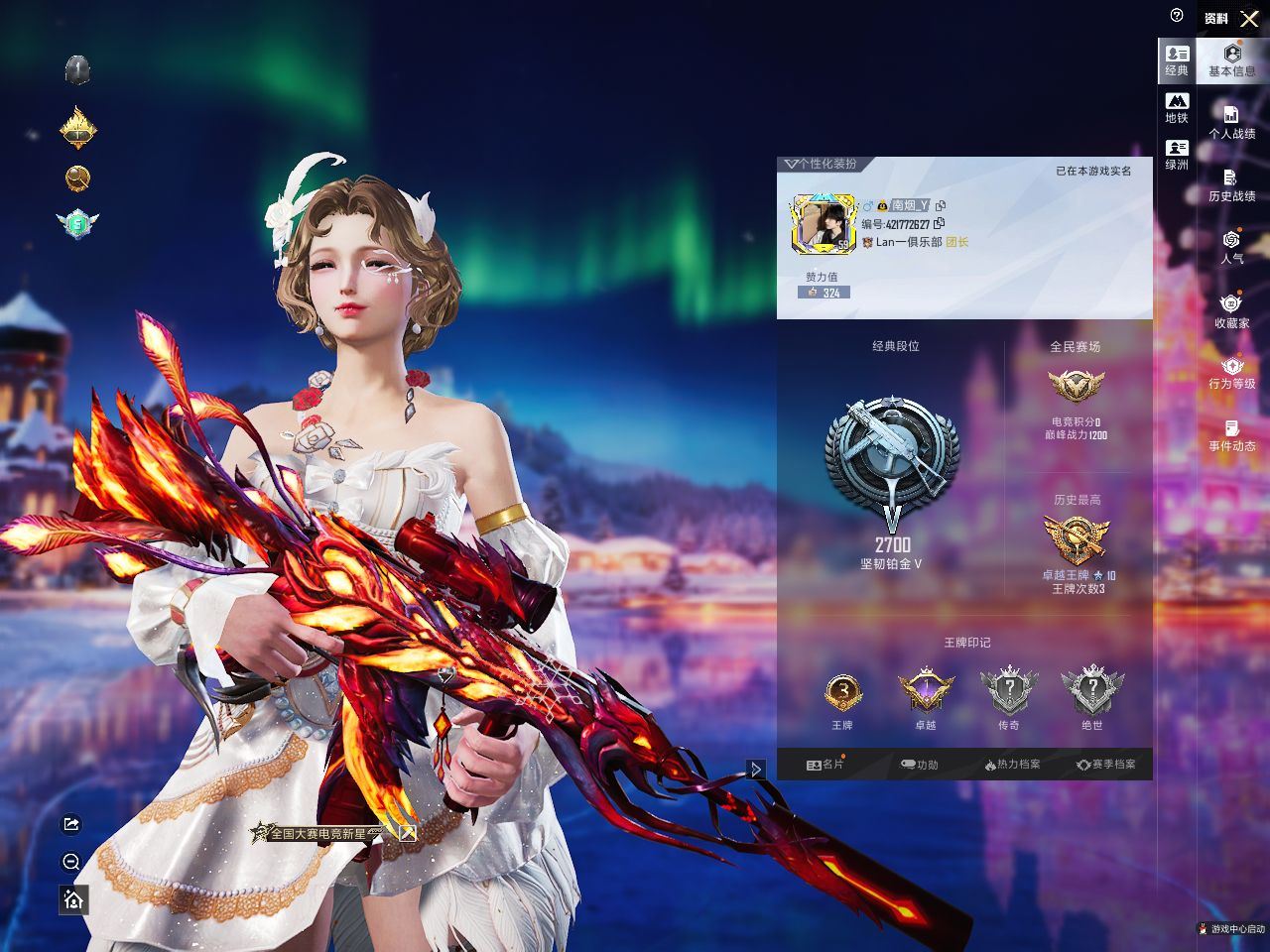
Task: Open the 名片 name card section
Action: point(825,765)
